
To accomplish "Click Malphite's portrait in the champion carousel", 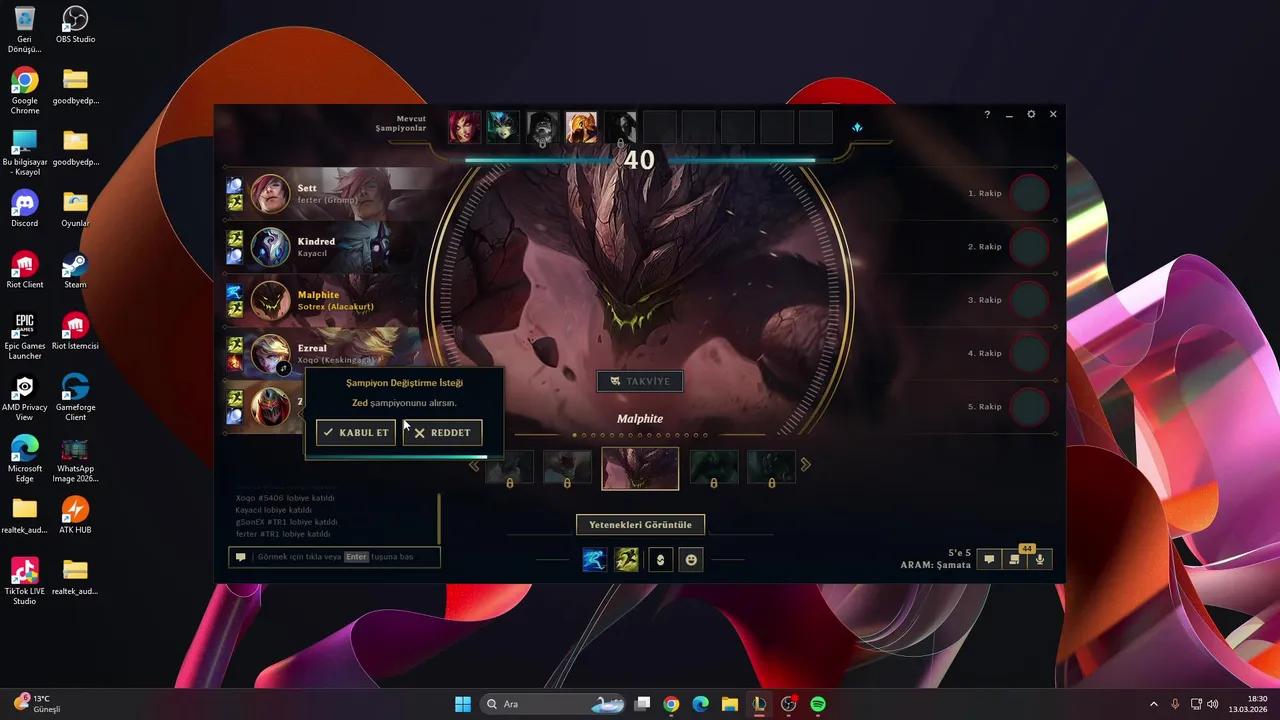I will tap(639, 468).
